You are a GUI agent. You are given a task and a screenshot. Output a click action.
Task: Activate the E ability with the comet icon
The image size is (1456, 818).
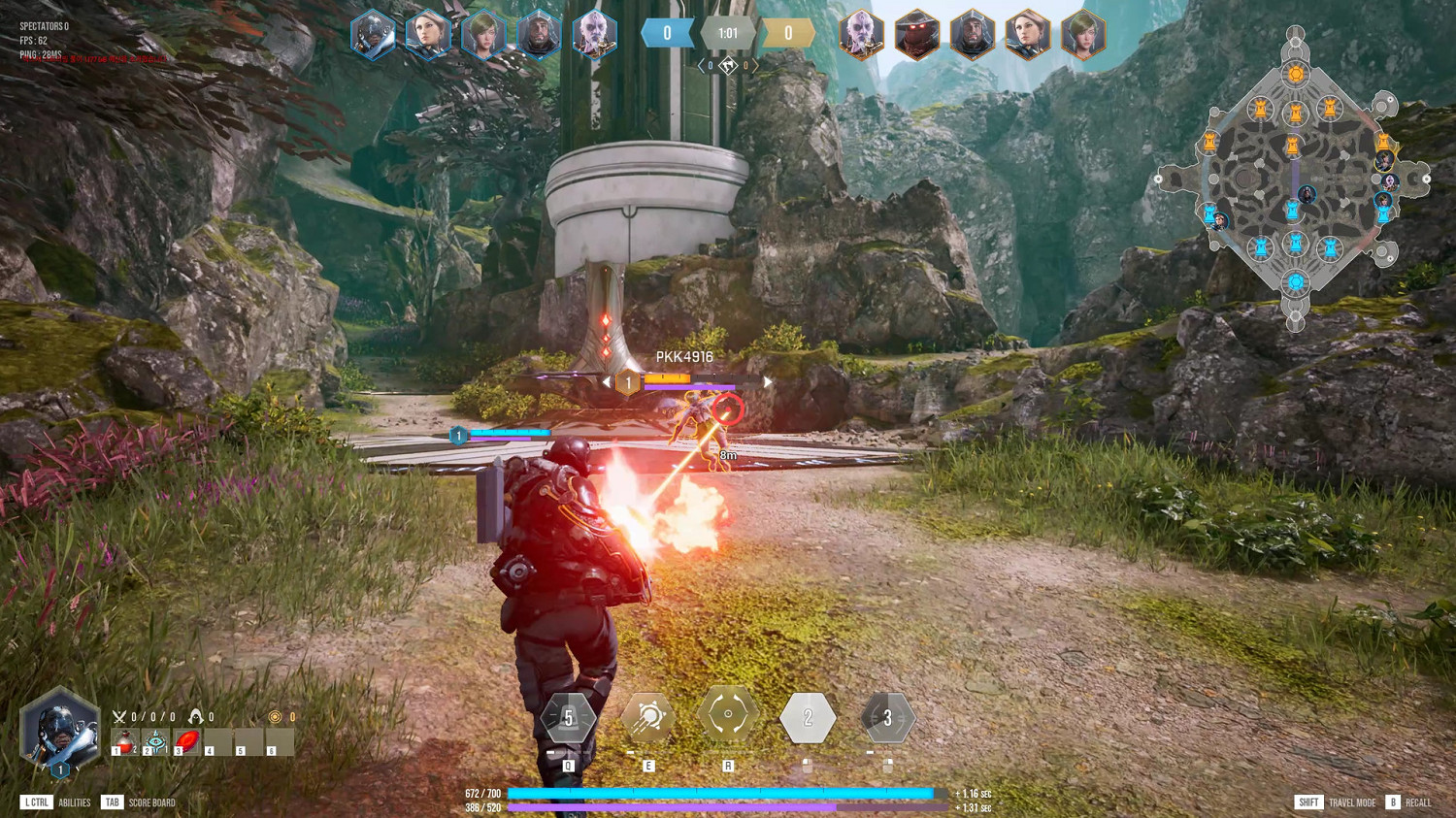click(649, 716)
